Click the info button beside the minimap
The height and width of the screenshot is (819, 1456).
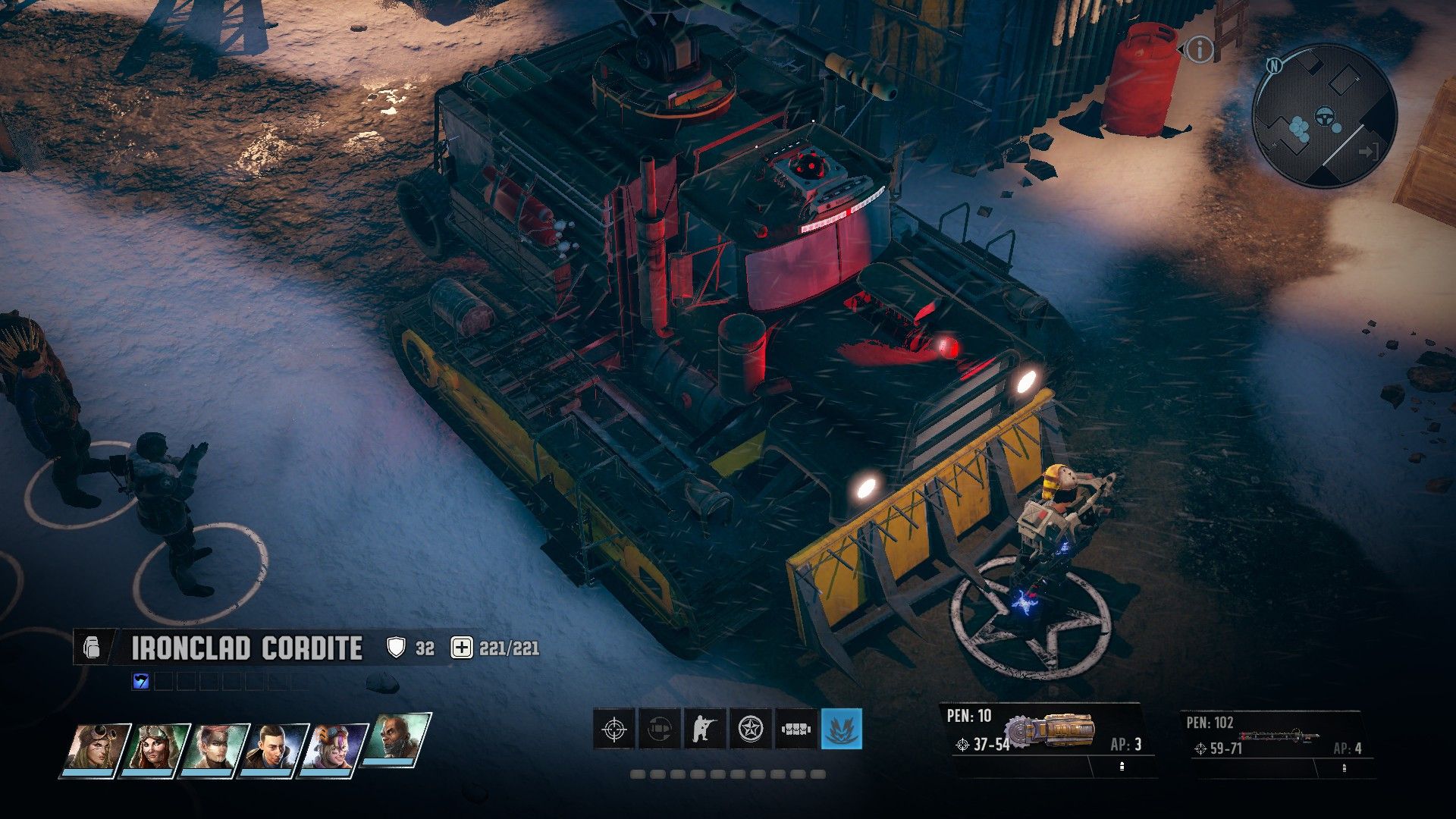coord(1199,50)
